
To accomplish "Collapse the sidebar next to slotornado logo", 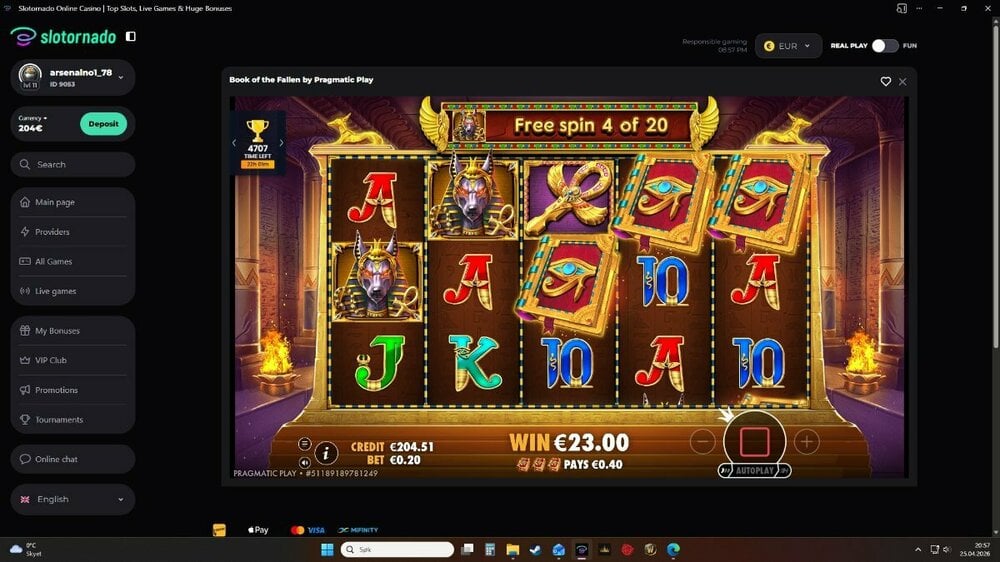I will click(131, 36).
